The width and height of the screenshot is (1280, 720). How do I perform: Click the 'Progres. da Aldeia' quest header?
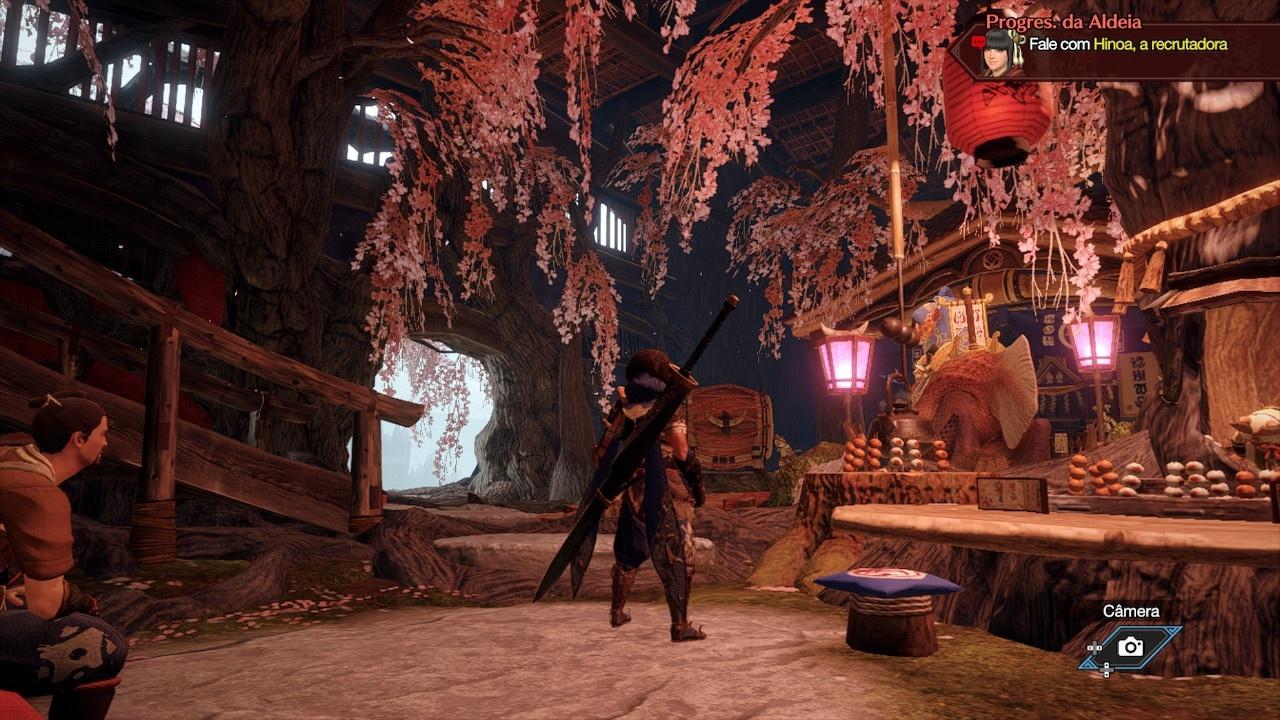(1062, 21)
